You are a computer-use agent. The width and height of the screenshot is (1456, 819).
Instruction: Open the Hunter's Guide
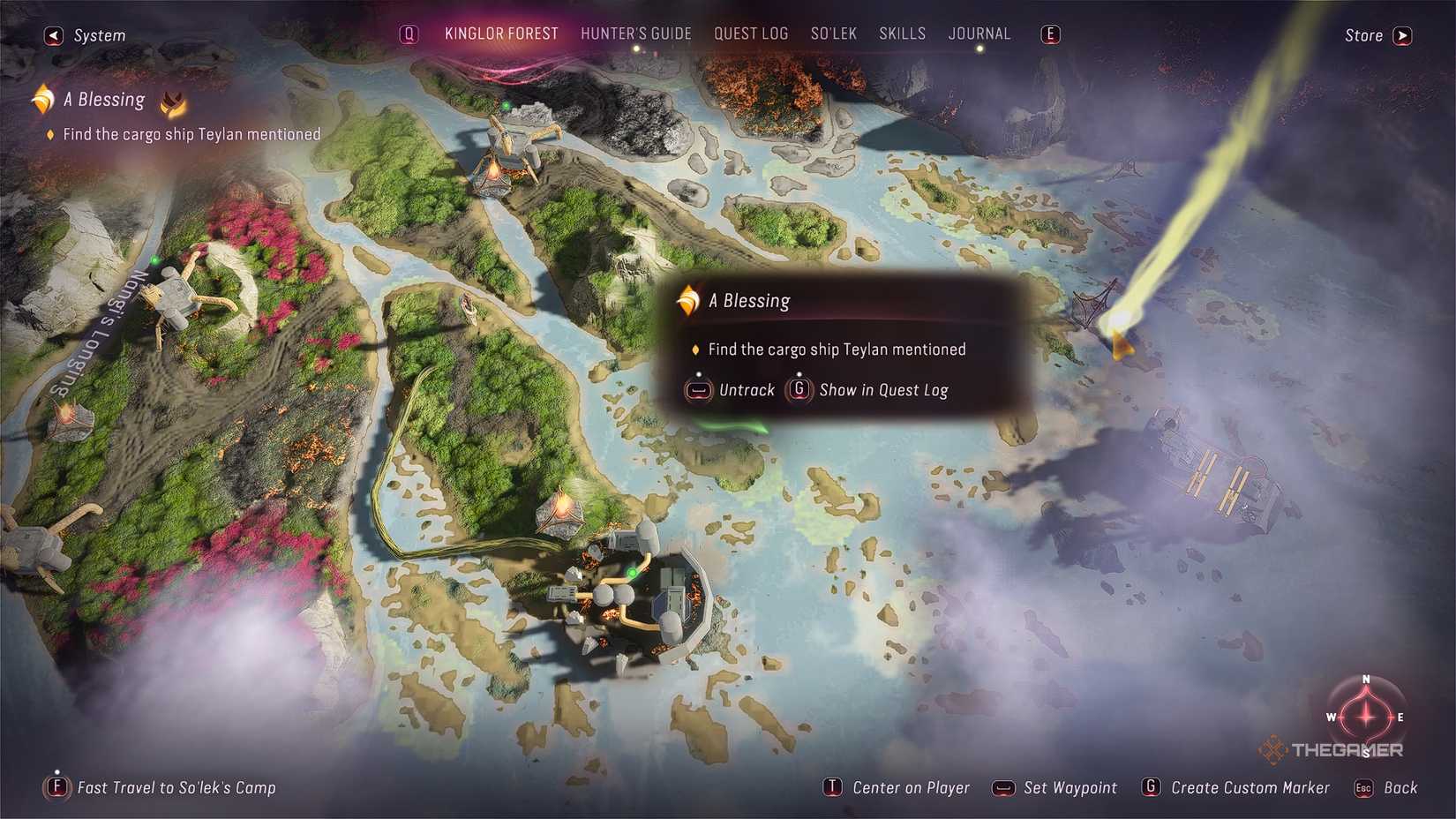click(x=636, y=34)
